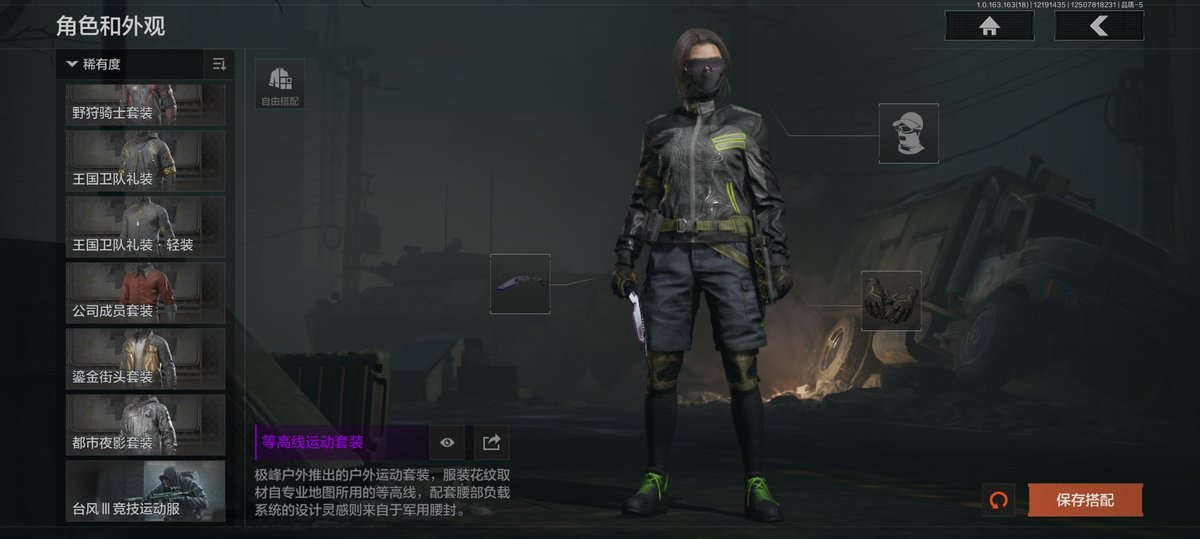Screen dimensions: 1200x539
Task: Toggle the sort order icon
Action: pos(219,65)
